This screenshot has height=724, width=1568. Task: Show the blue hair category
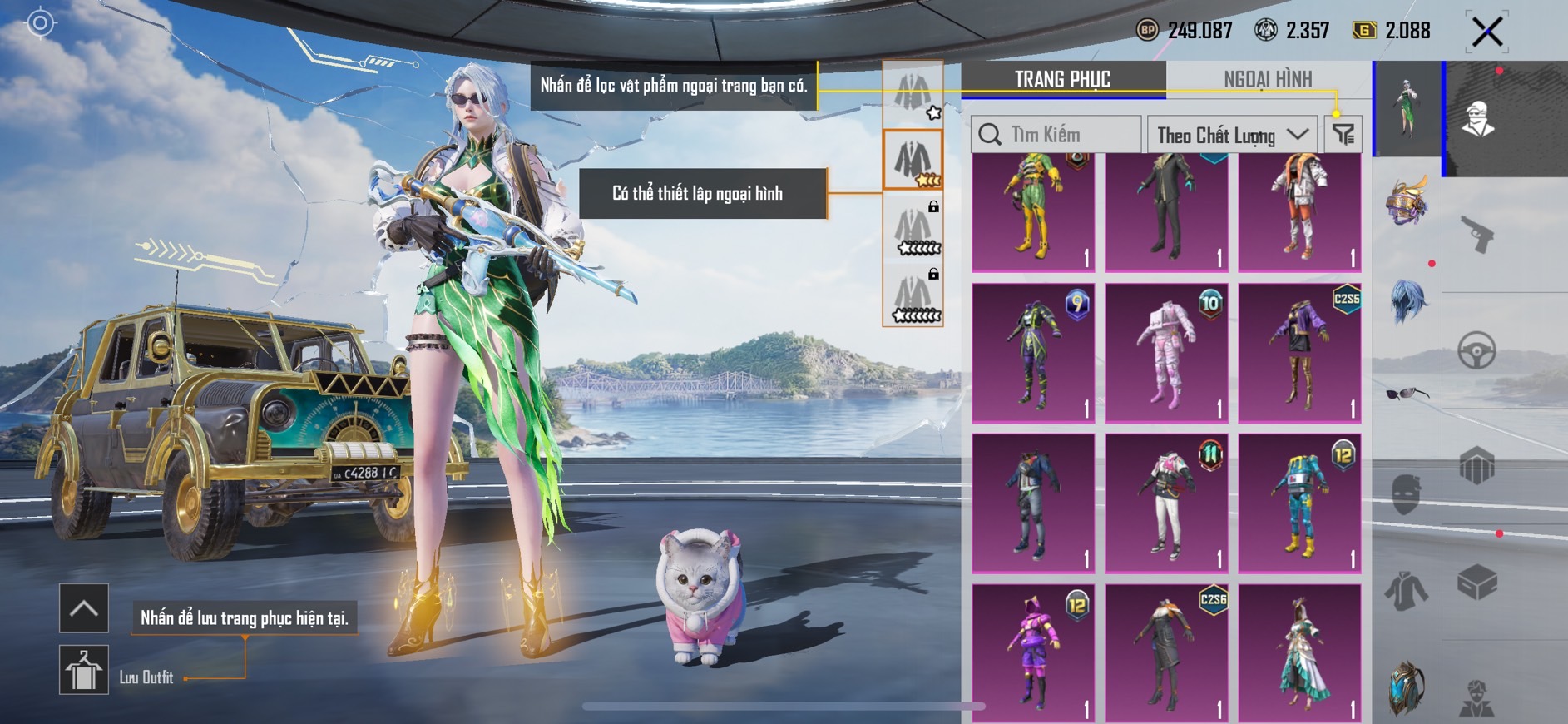tap(1407, 300)
